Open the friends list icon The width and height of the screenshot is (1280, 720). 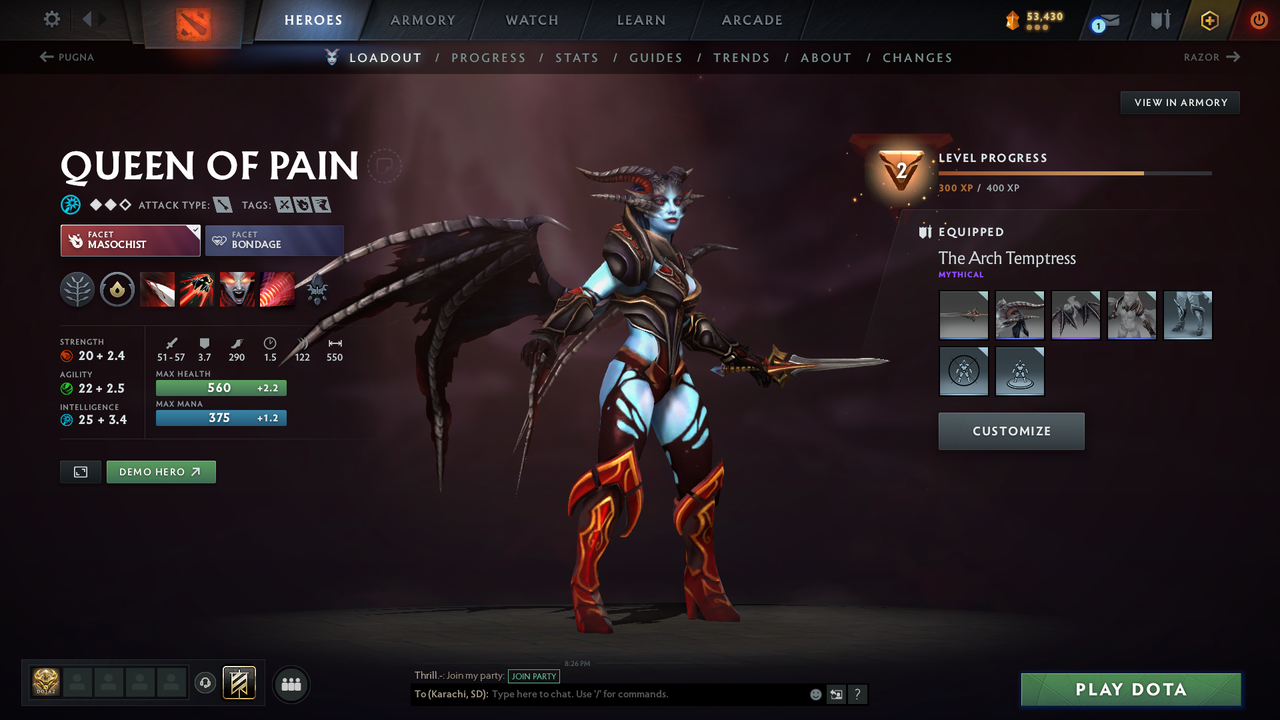(x=290, y=684)
